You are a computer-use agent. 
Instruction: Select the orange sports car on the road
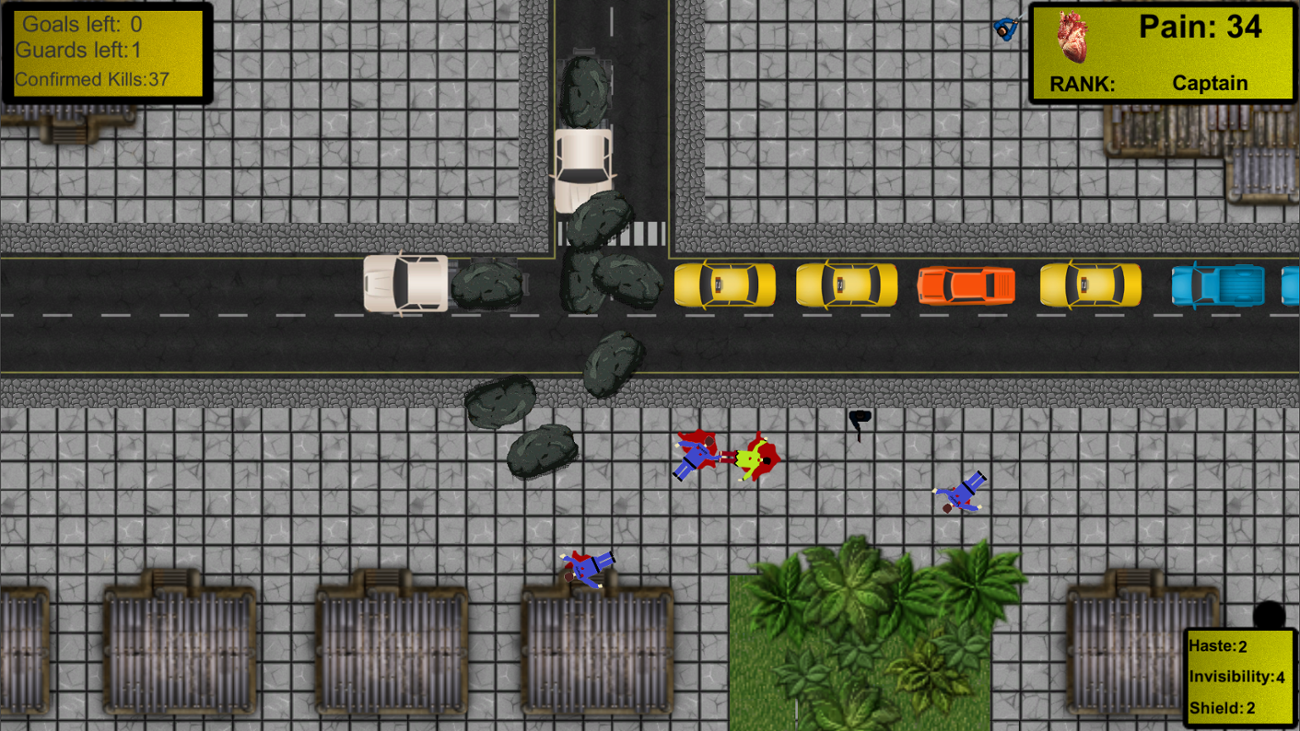click(965, 285)
